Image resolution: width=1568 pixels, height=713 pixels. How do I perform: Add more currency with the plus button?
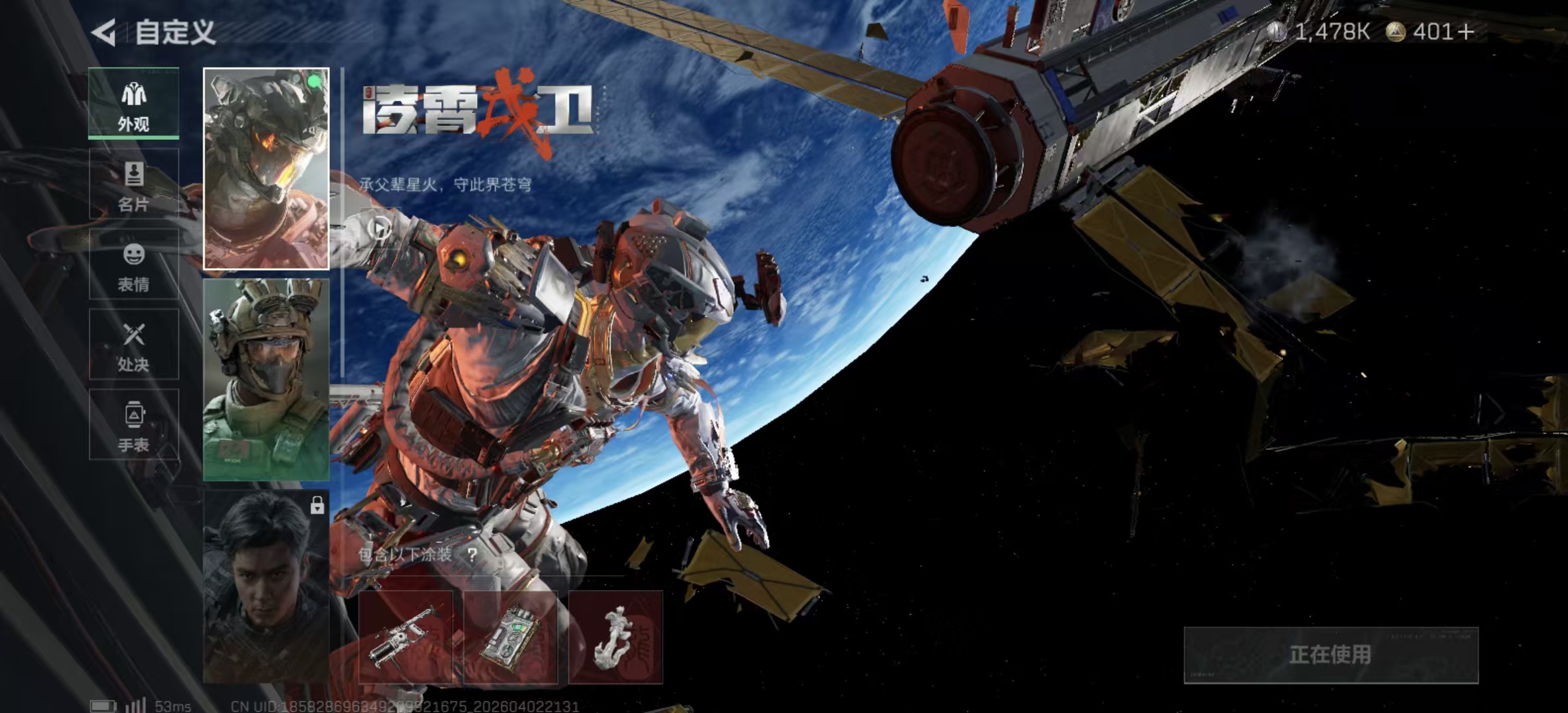click(1466, 32)
